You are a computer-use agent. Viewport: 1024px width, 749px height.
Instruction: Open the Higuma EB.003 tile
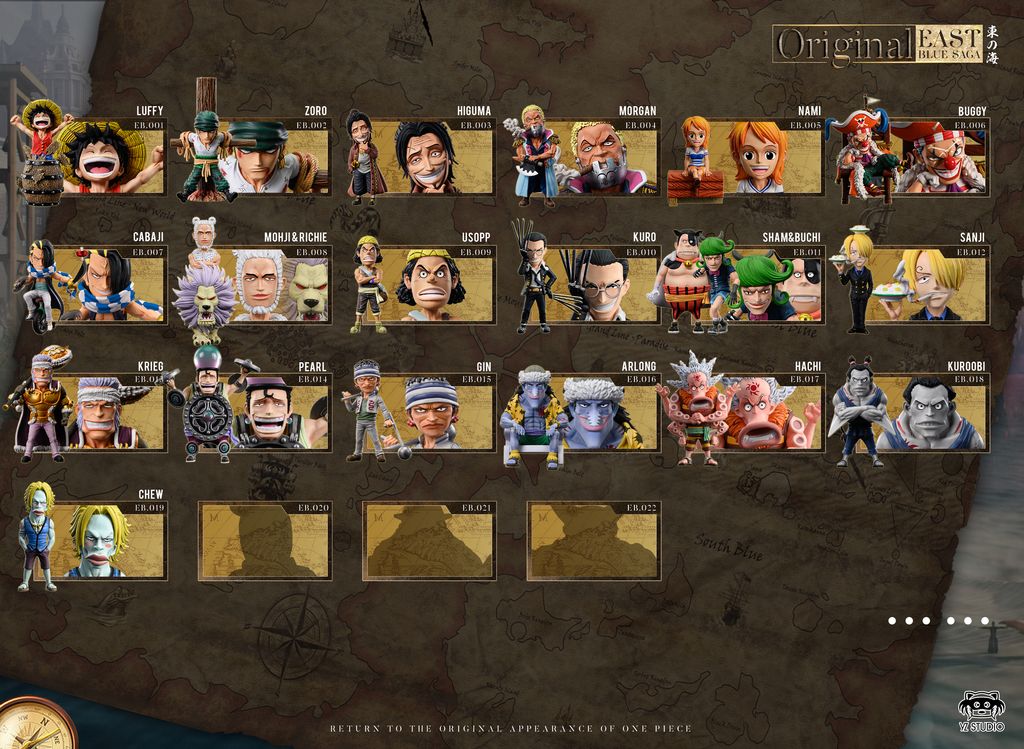[x=428, y=156]
